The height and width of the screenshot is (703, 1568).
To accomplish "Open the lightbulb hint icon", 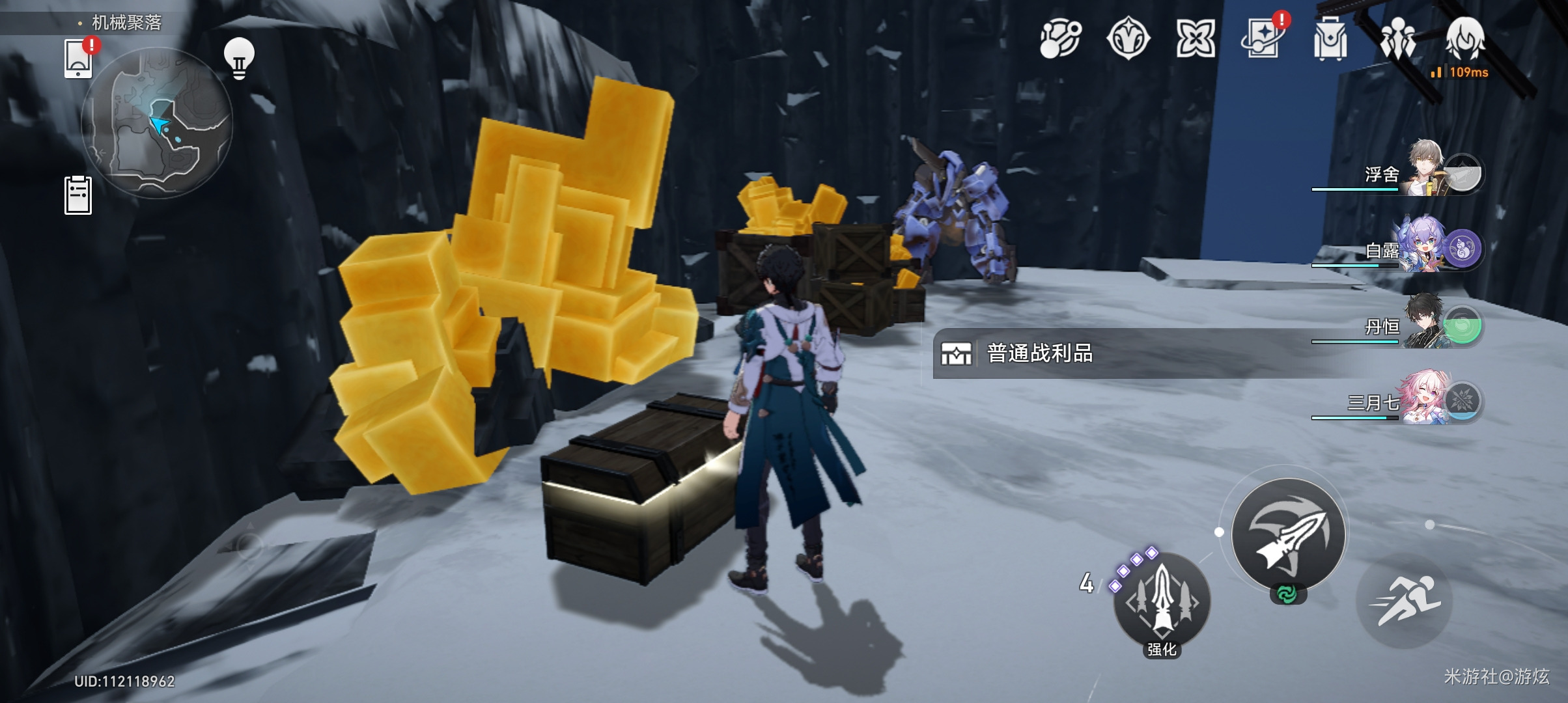I will click(239, 59).
